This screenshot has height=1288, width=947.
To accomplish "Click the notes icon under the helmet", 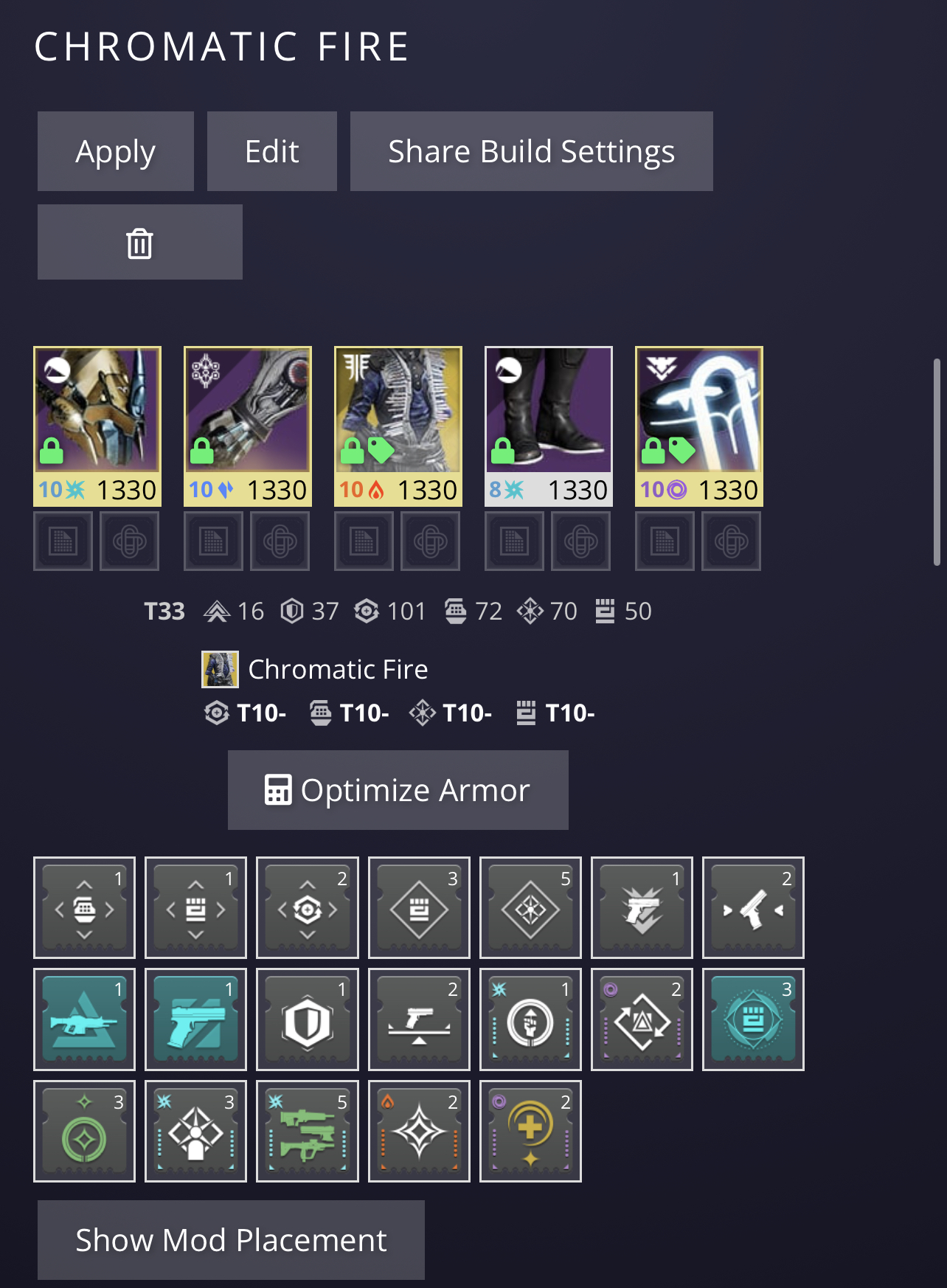I will 63,541.
